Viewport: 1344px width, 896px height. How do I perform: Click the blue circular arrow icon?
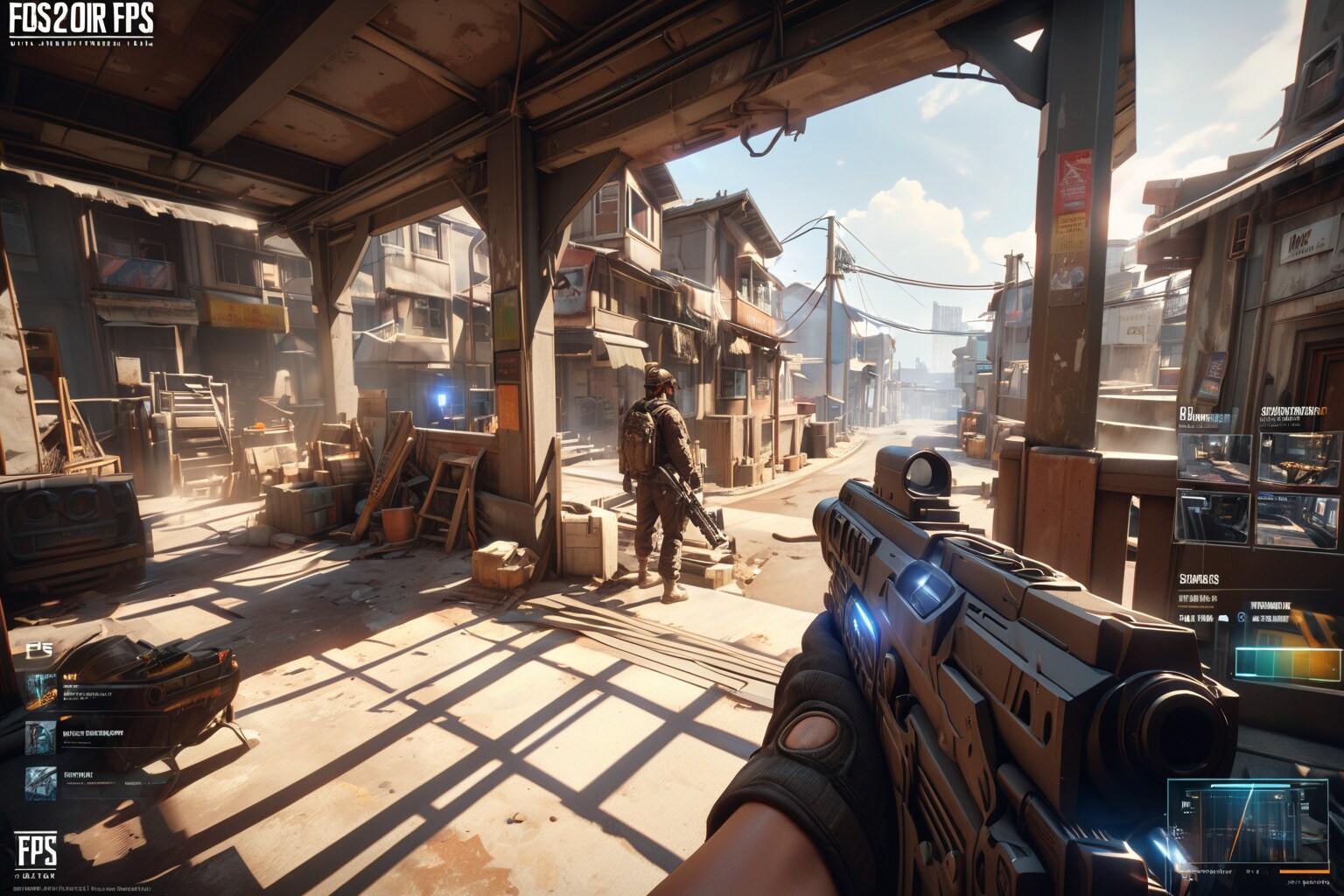tap(1241, 617)
